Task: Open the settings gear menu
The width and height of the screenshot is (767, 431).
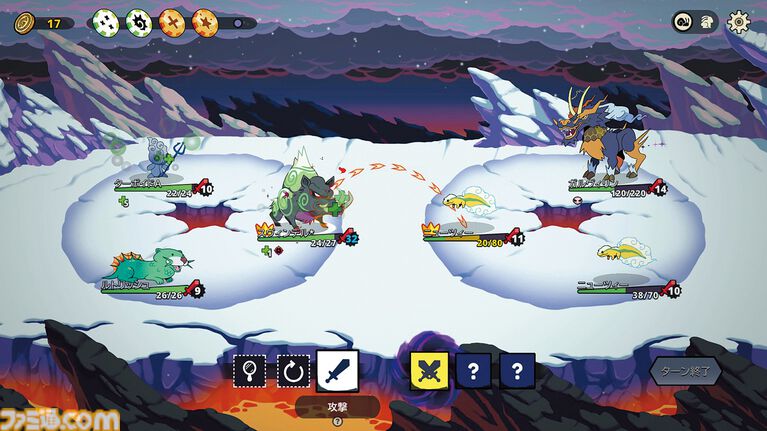Action: (739, 21)
